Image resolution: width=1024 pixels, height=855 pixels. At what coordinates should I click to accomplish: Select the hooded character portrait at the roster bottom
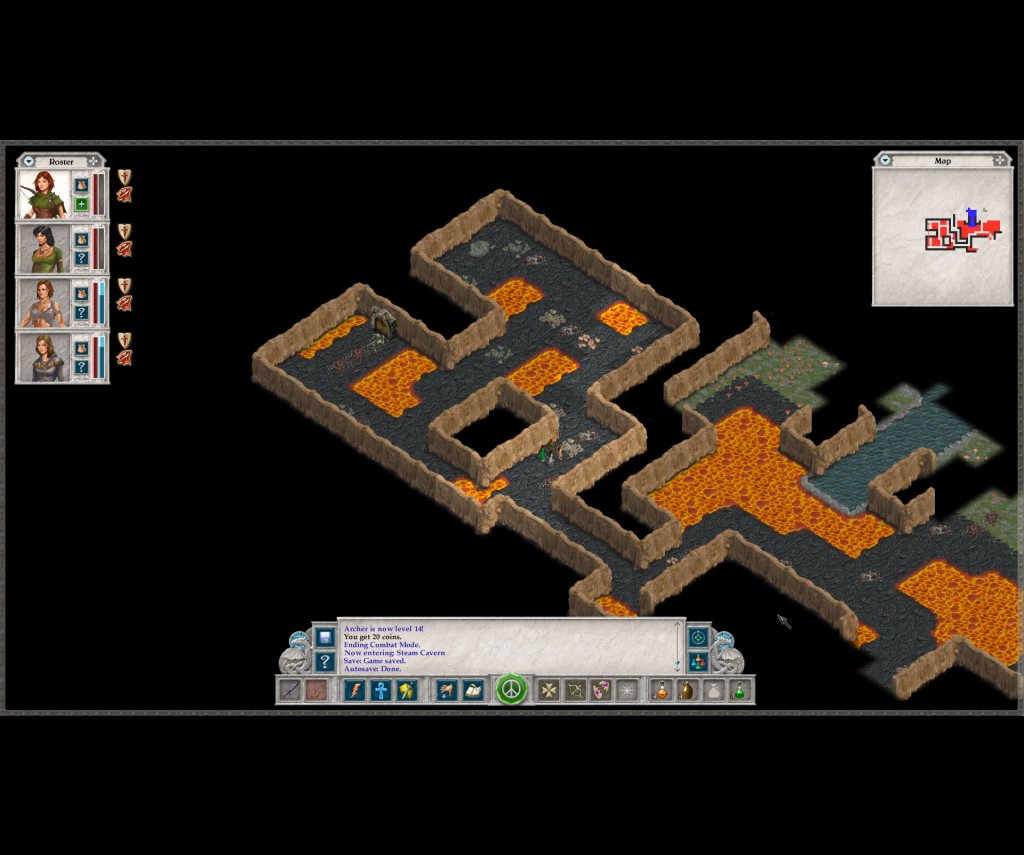(x=43, y=357)
